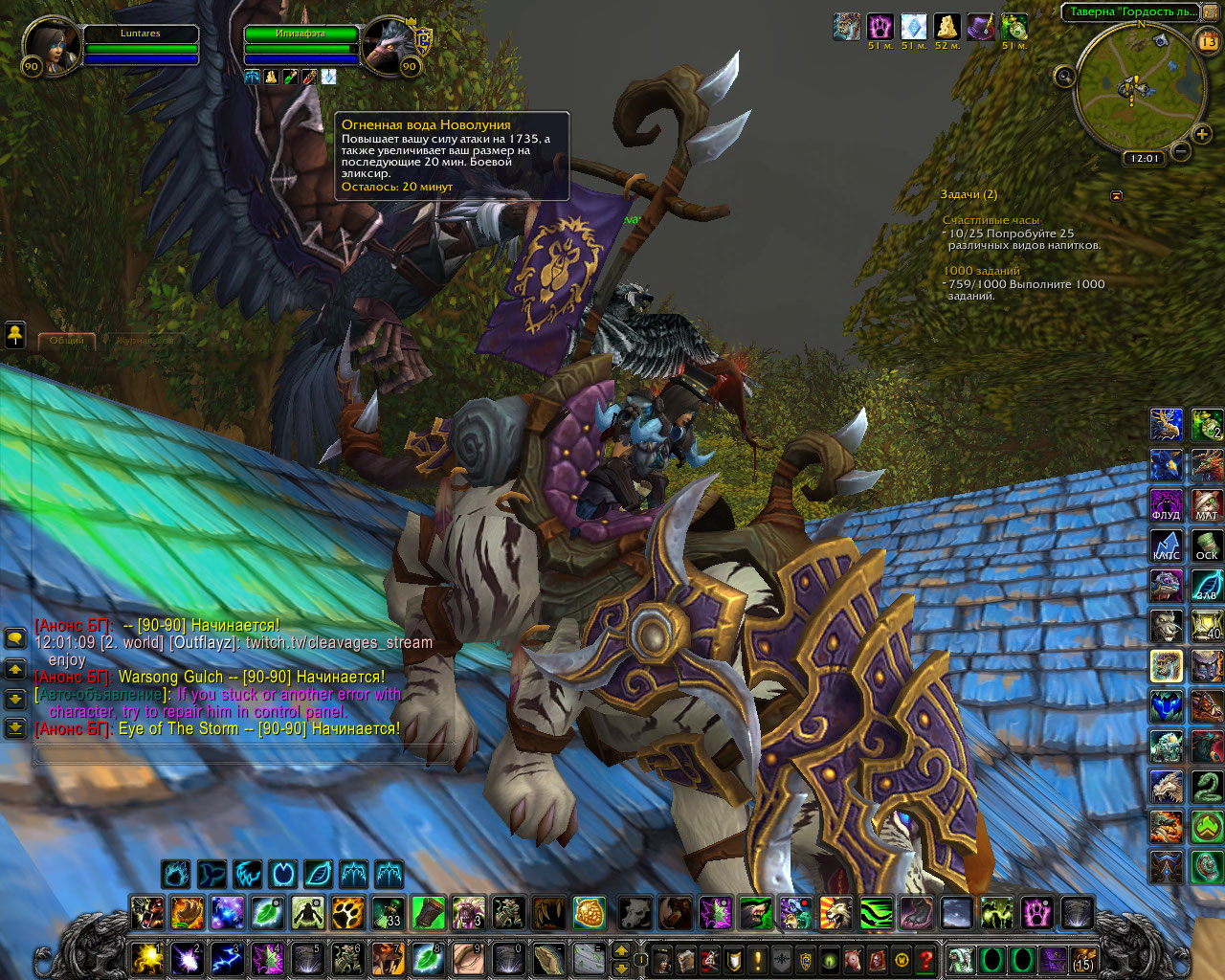The image size is (1225, 980).
Task: Open the chat menu speech bubble button
Action: click(15, 637)
